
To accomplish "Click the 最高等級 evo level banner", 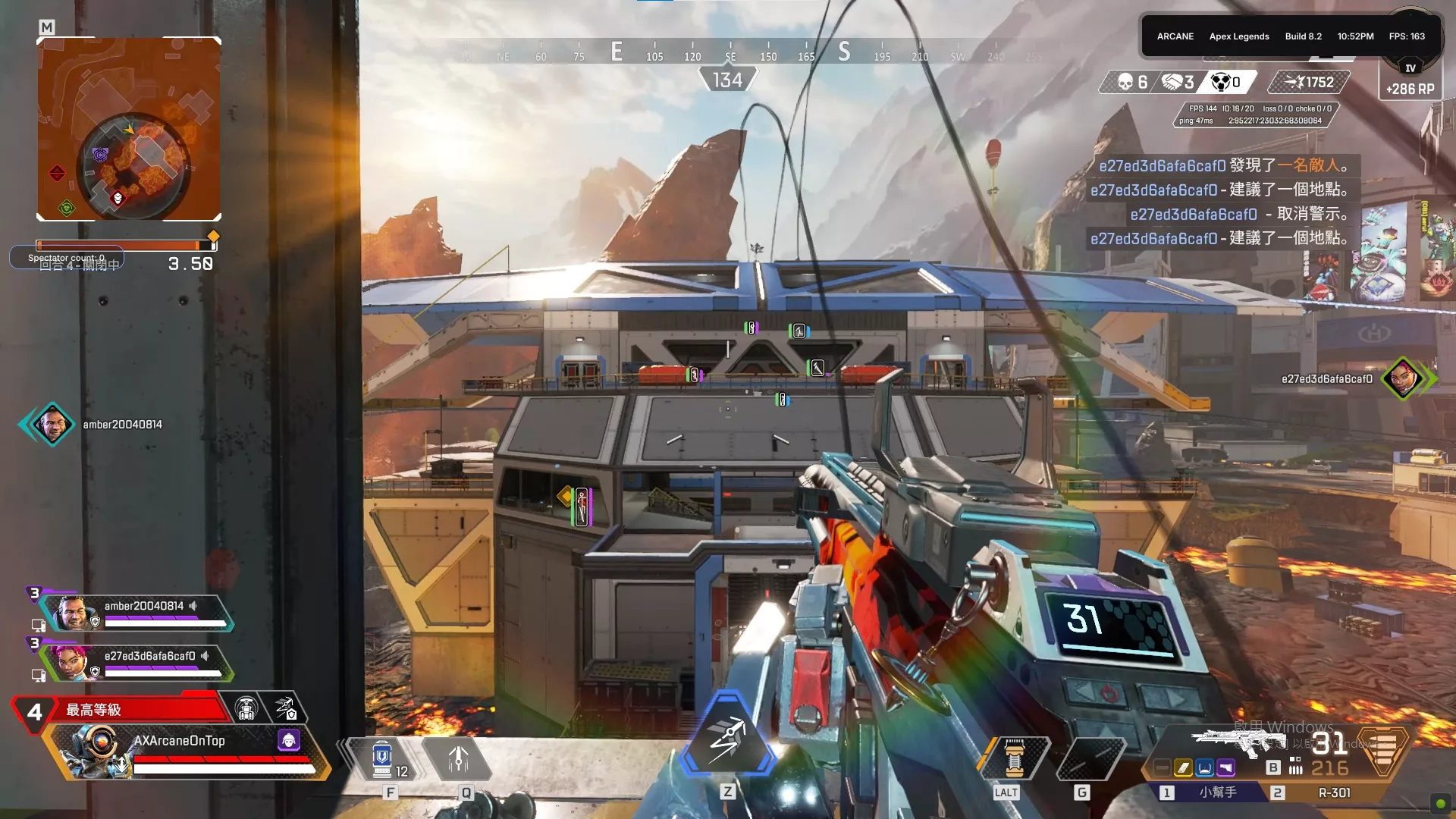I will [x=121, y=710].
